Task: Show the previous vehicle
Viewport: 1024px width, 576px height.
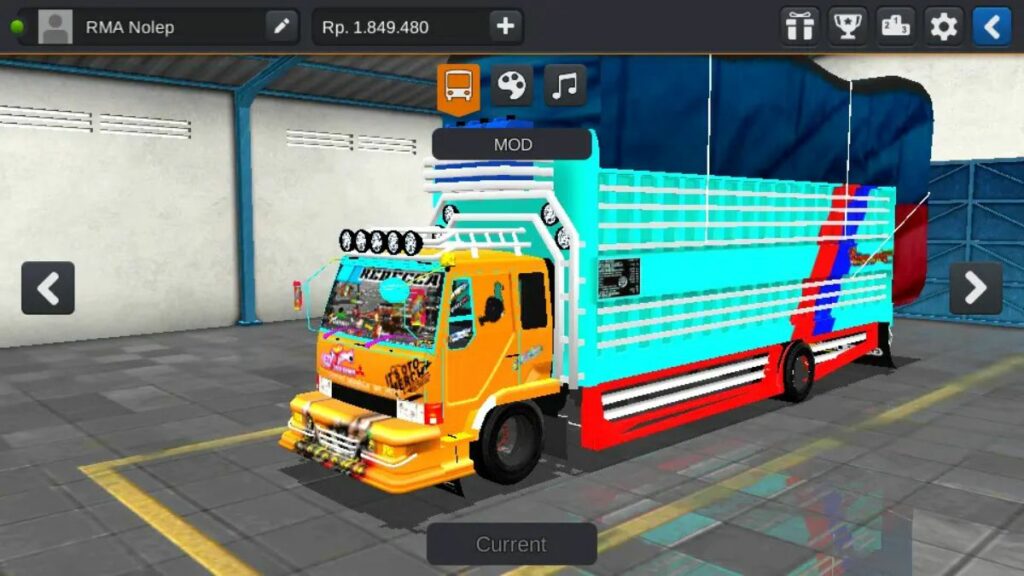Action: pos(48,288)
